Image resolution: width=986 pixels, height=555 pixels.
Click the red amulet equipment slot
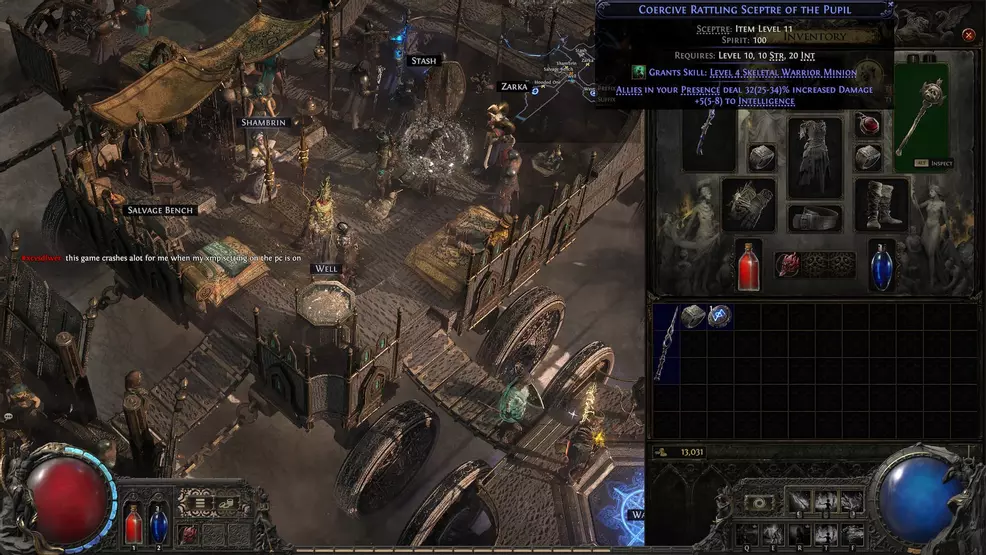tap(869, 123)
